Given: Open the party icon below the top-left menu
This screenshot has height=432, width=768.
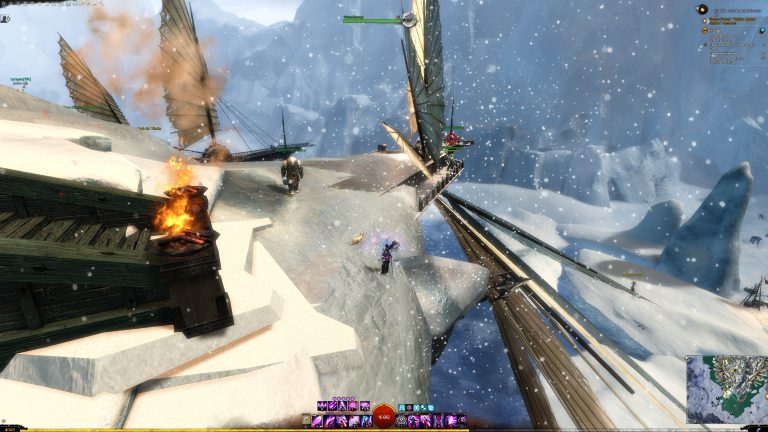Looking at the screenshot, I should pos(5,18).
